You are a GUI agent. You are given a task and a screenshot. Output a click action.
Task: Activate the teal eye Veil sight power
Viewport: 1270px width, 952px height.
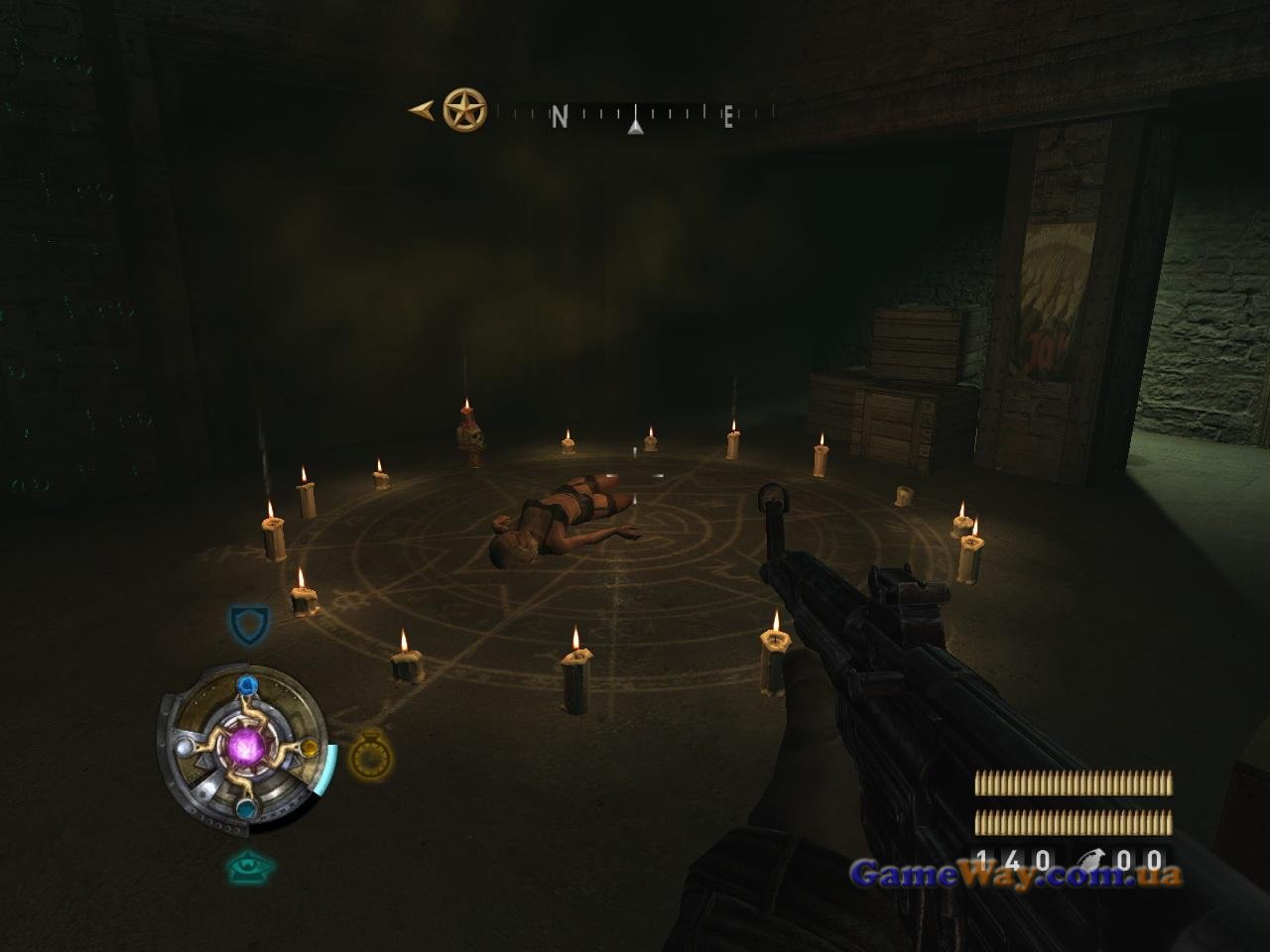pos(248,867)
